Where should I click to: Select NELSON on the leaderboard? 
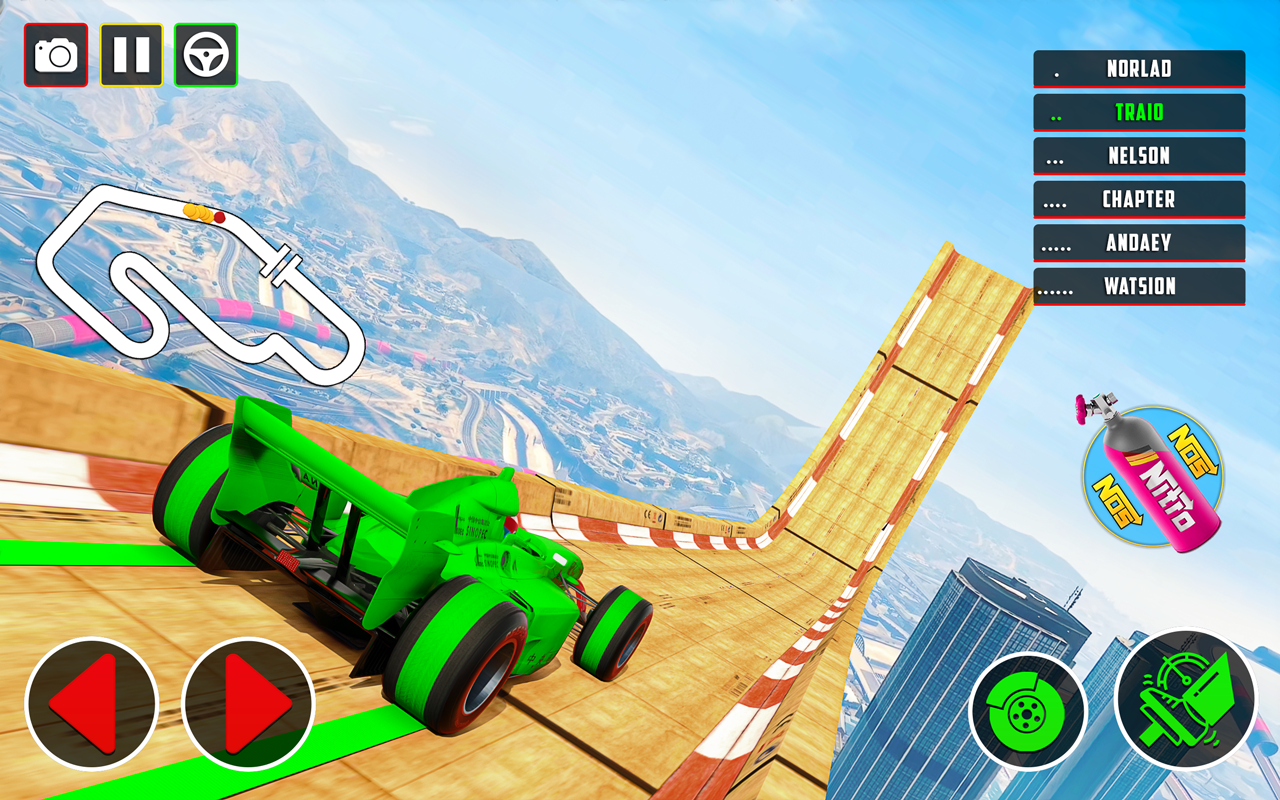pyautogui.click(x=1139, y=156)
